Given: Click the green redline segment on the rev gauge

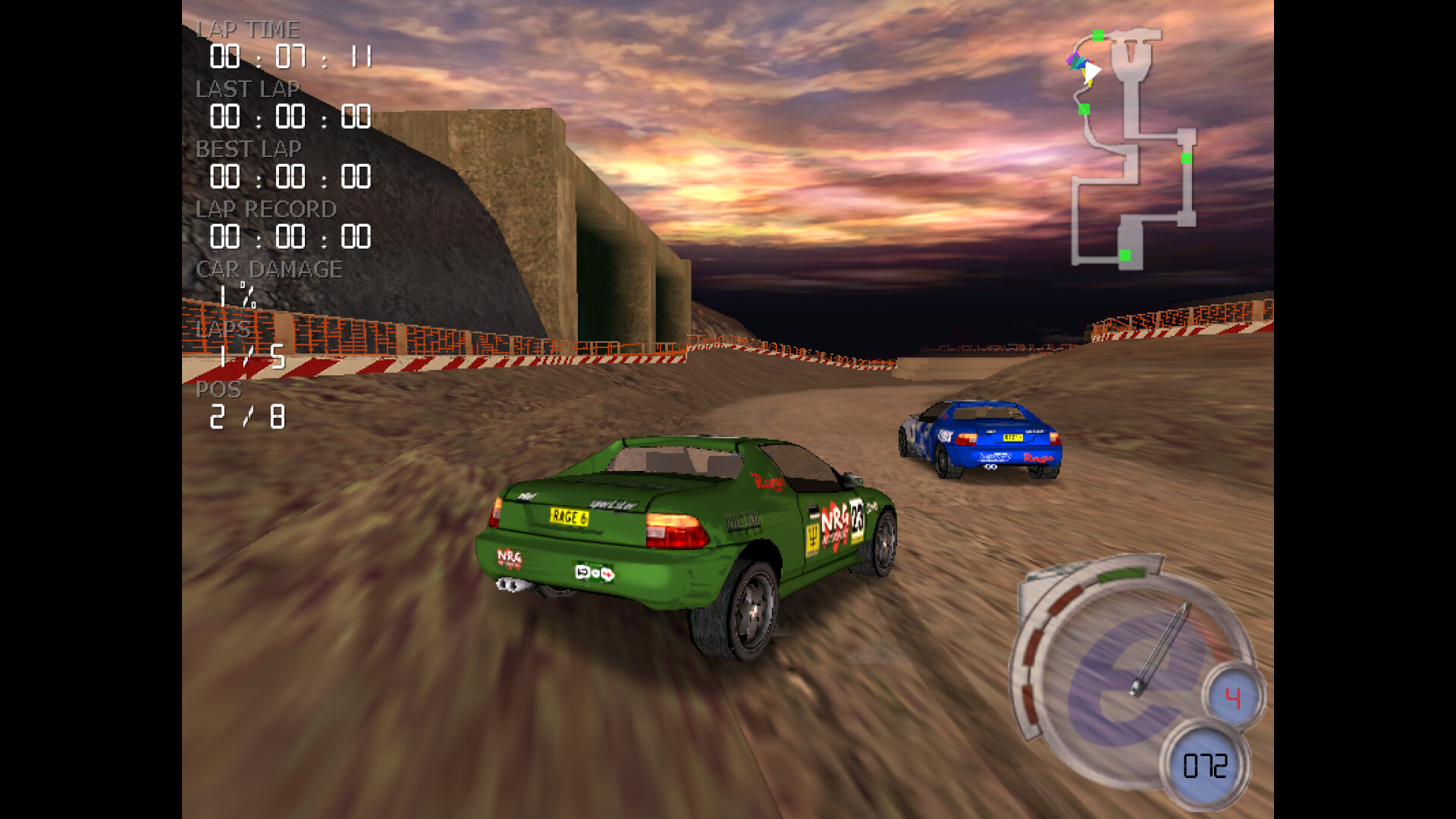Looking at the screenshot, I should [x=1121, y=573].
